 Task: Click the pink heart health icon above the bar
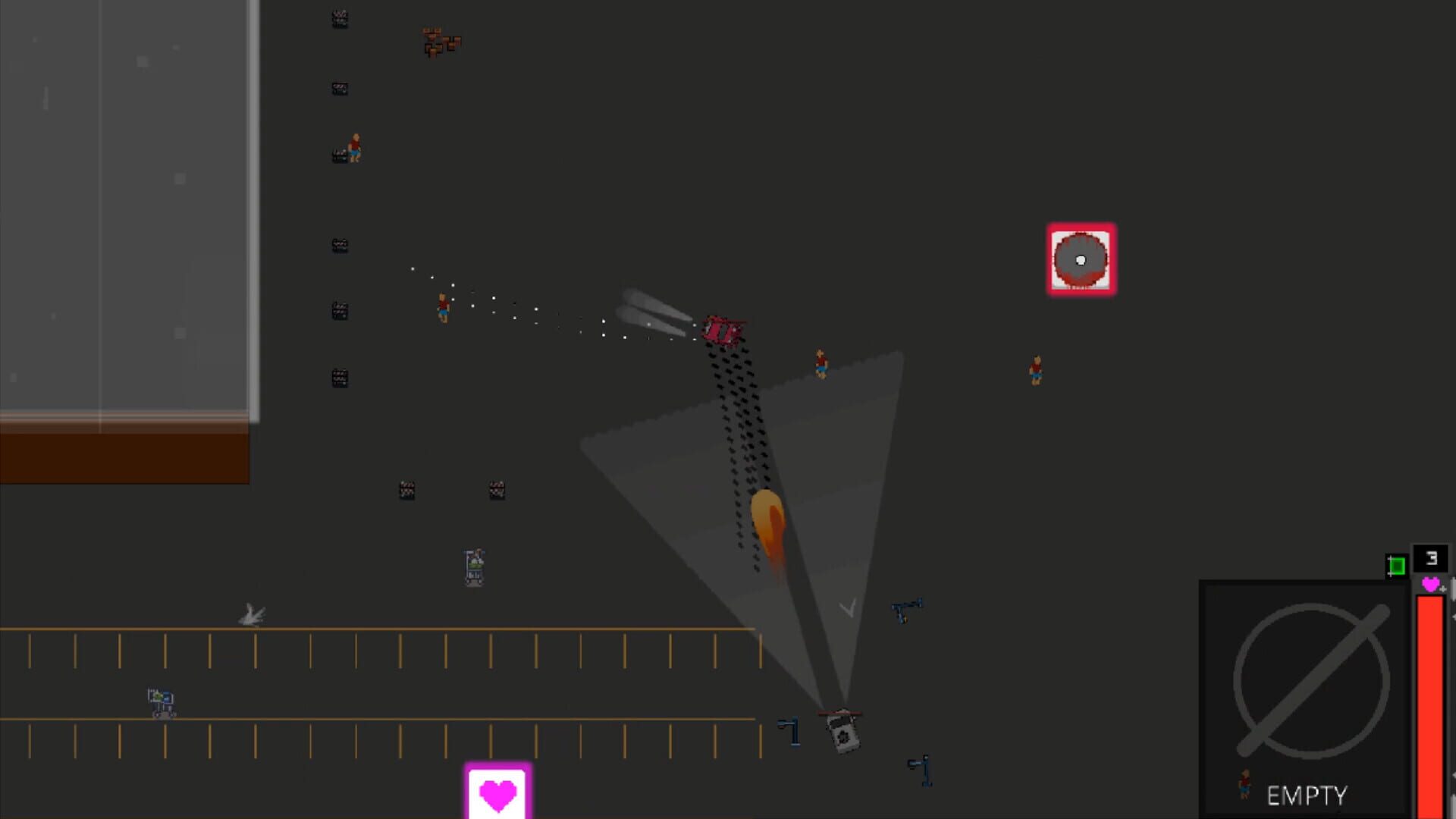[1429, 585]
